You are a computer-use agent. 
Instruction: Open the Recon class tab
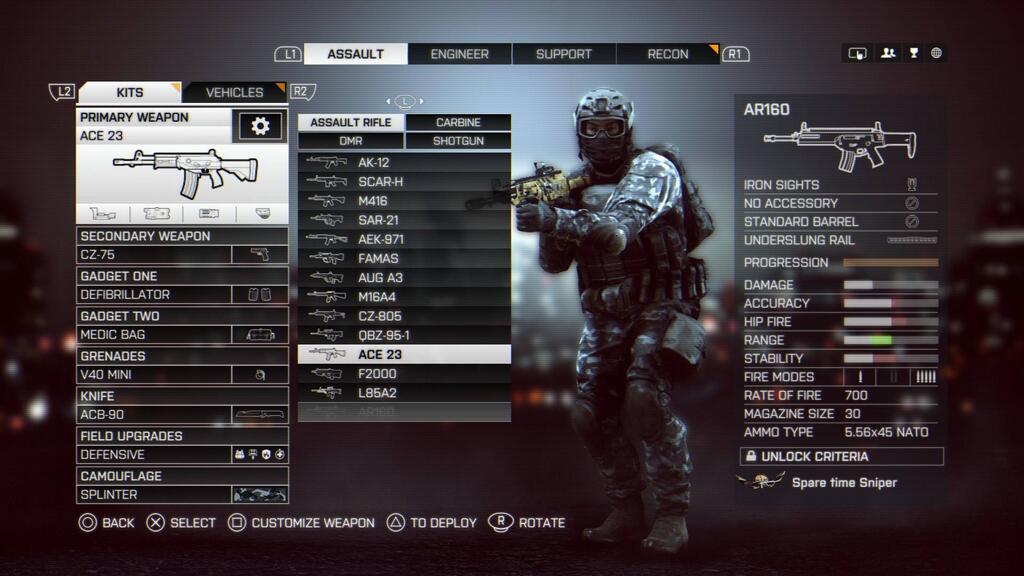click(x=668, y=54)
